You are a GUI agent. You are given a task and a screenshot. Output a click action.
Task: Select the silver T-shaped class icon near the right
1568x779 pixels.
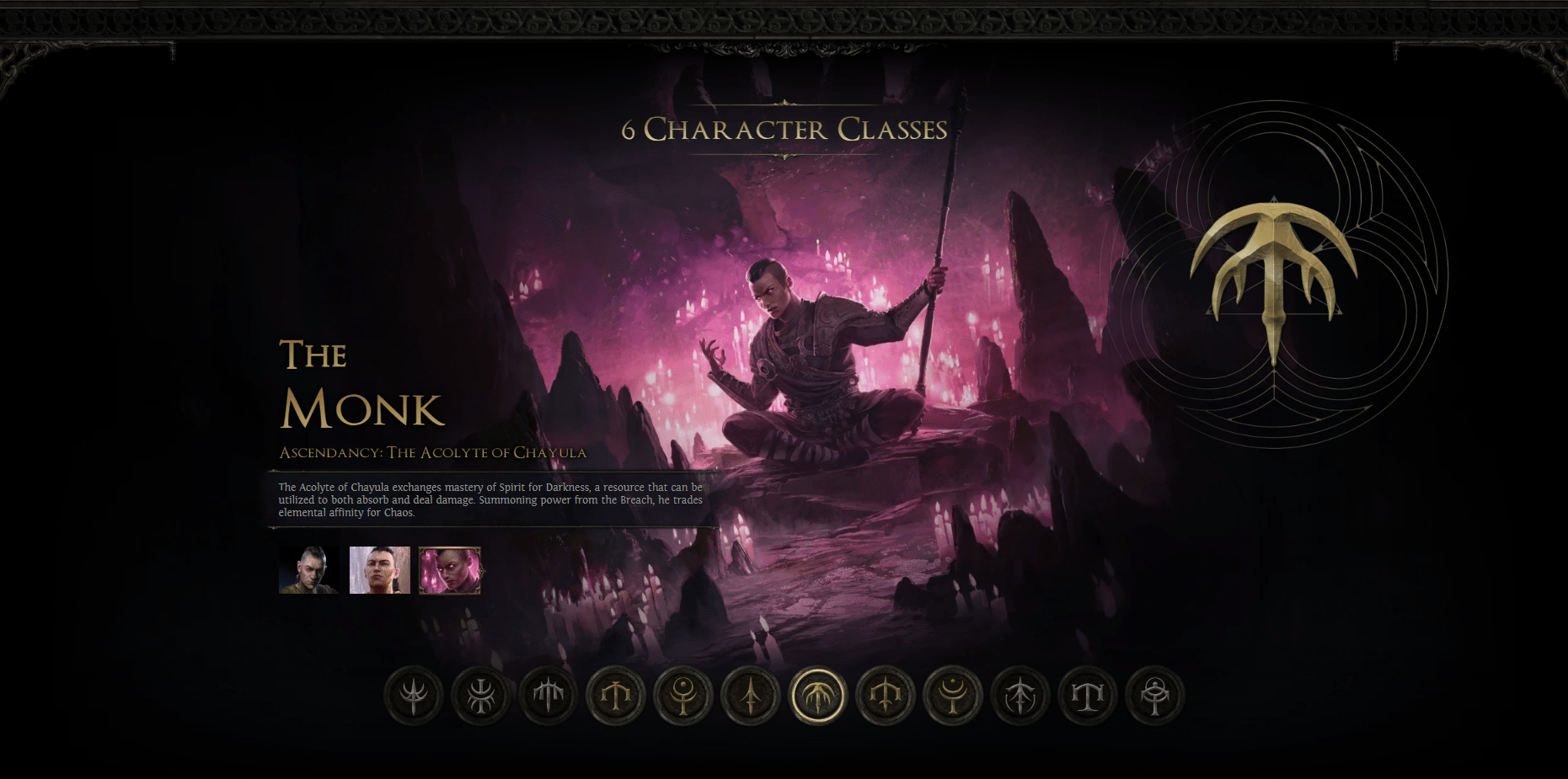point(1088,696)
